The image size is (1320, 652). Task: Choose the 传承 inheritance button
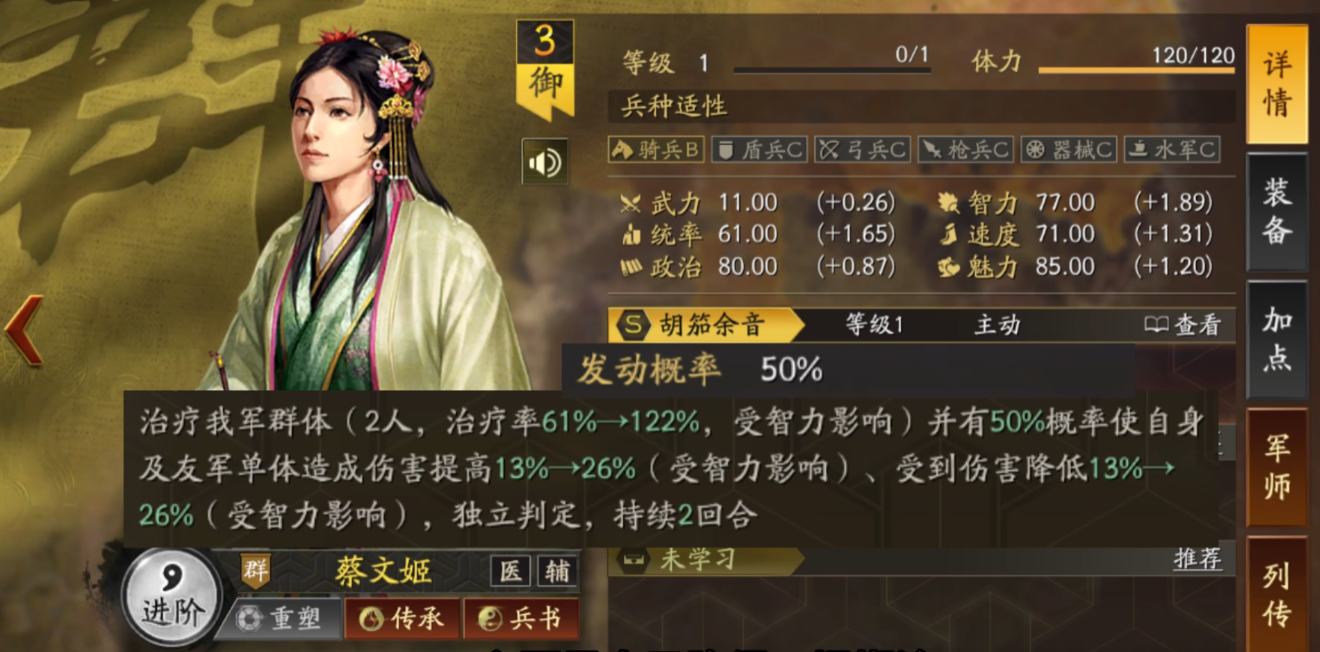(402, 619)
